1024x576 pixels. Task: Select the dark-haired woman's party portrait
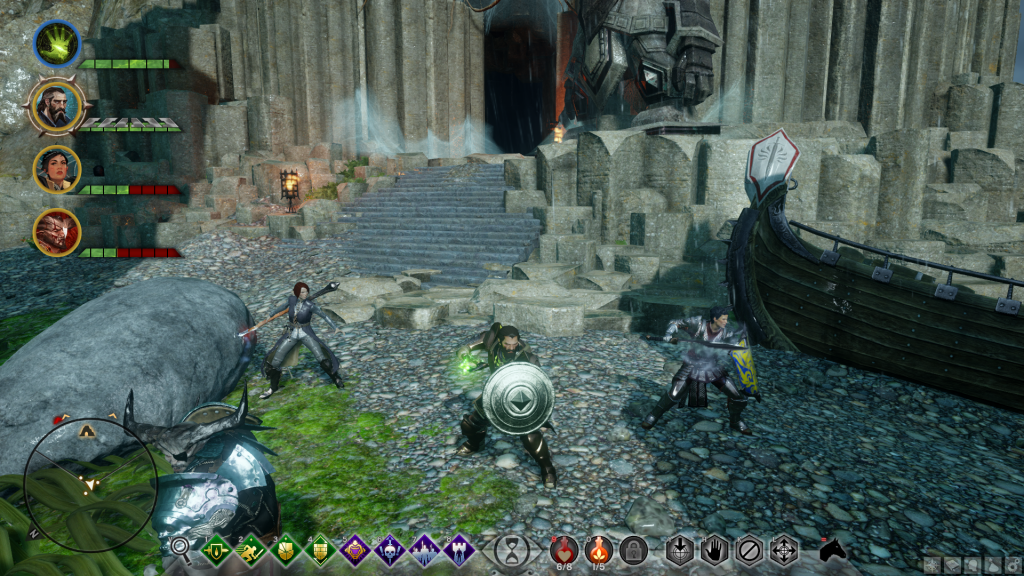coord(57,168)
